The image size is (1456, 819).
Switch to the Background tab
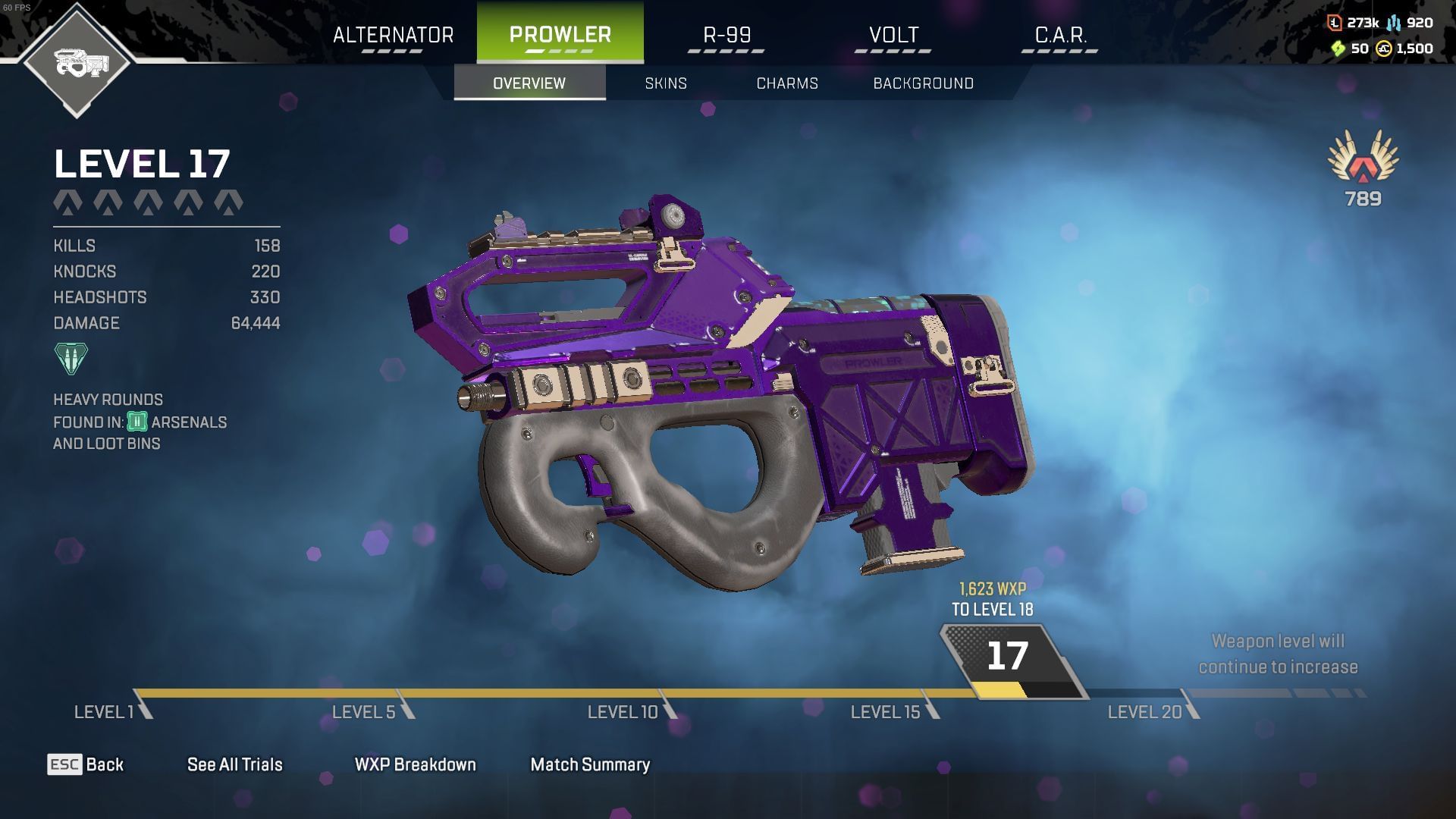tap(924, 83)
